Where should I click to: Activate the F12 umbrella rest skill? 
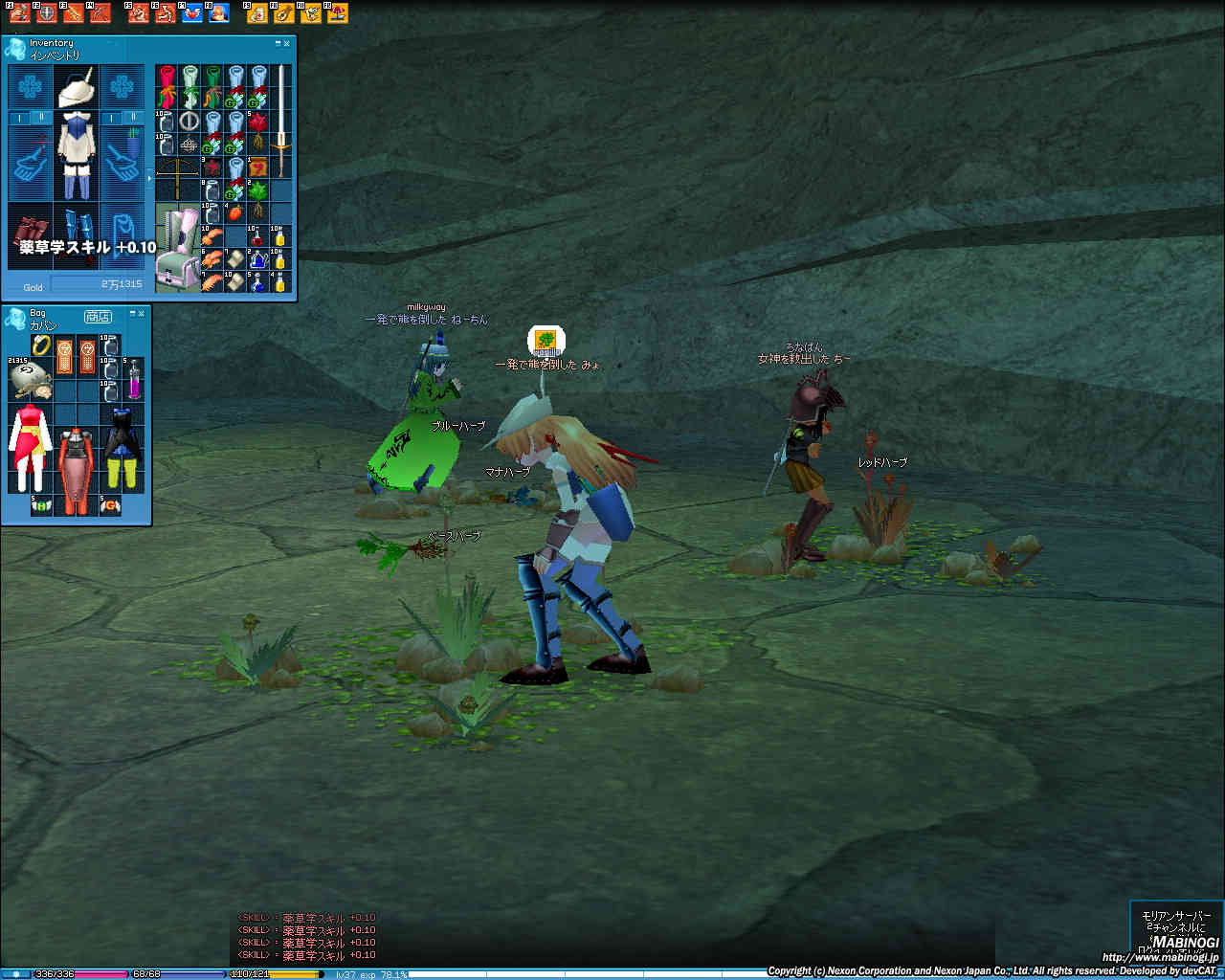(x=337, y=13)
